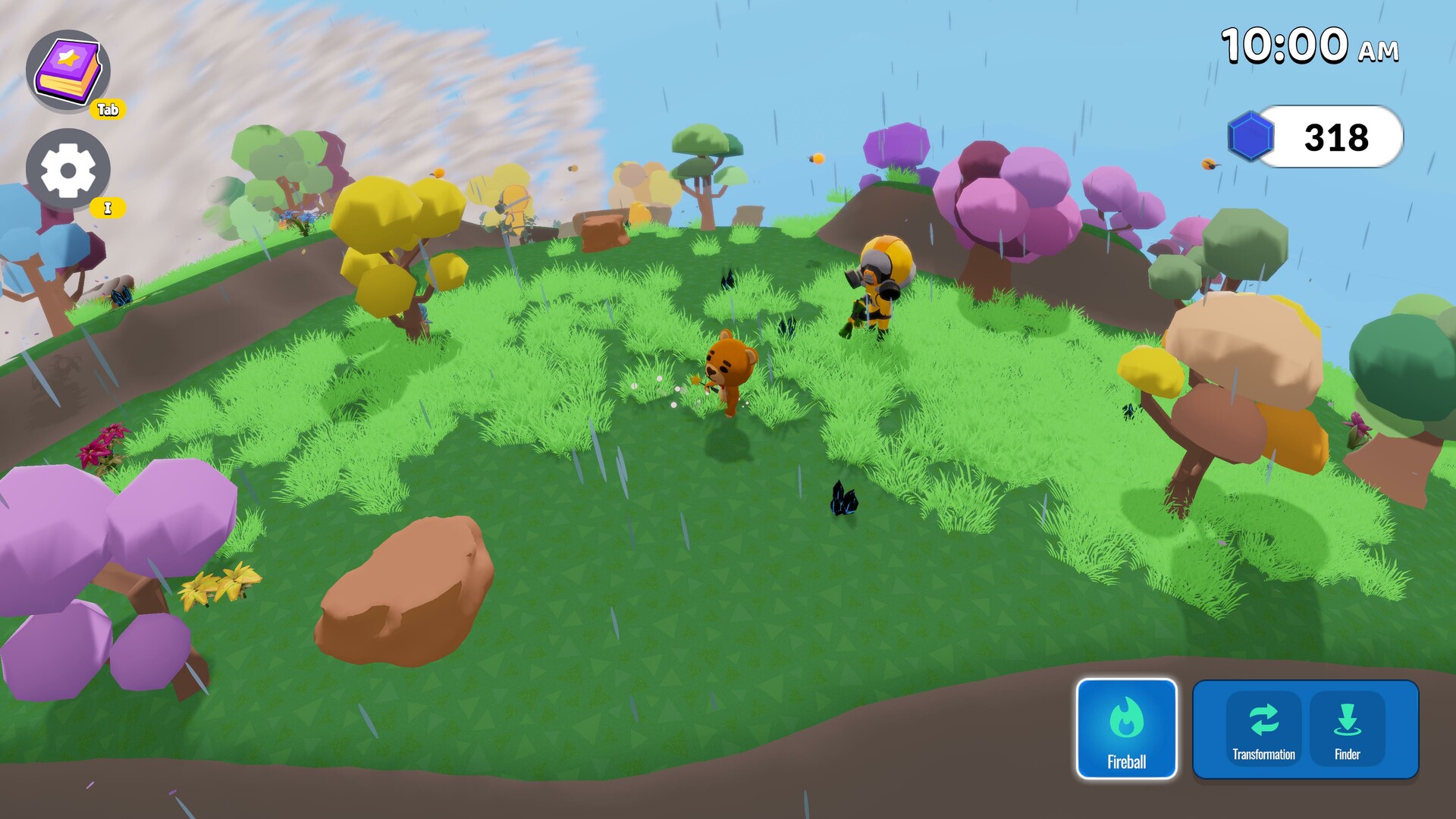Open the gear settings menu
The image size is (1456, 819).
pyautogui.click(x=68, y=169)
